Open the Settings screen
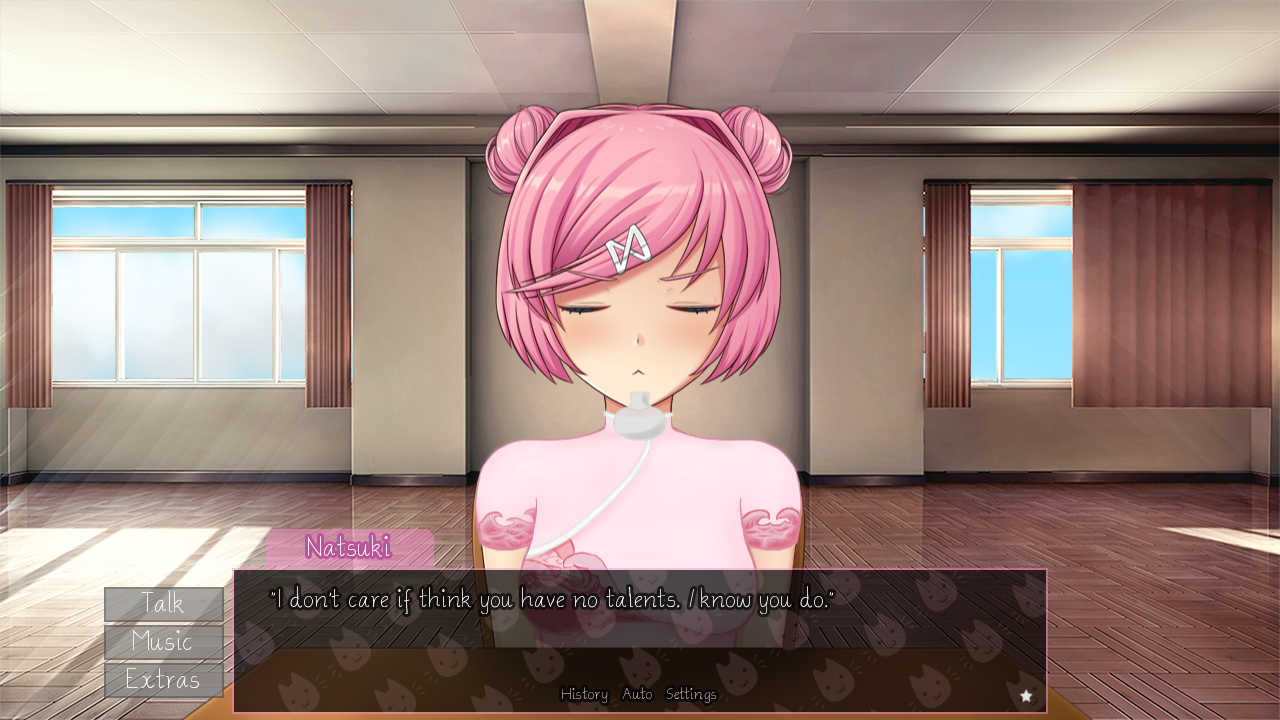Viewport: 1280px width, 720px height. click(691, 694)
